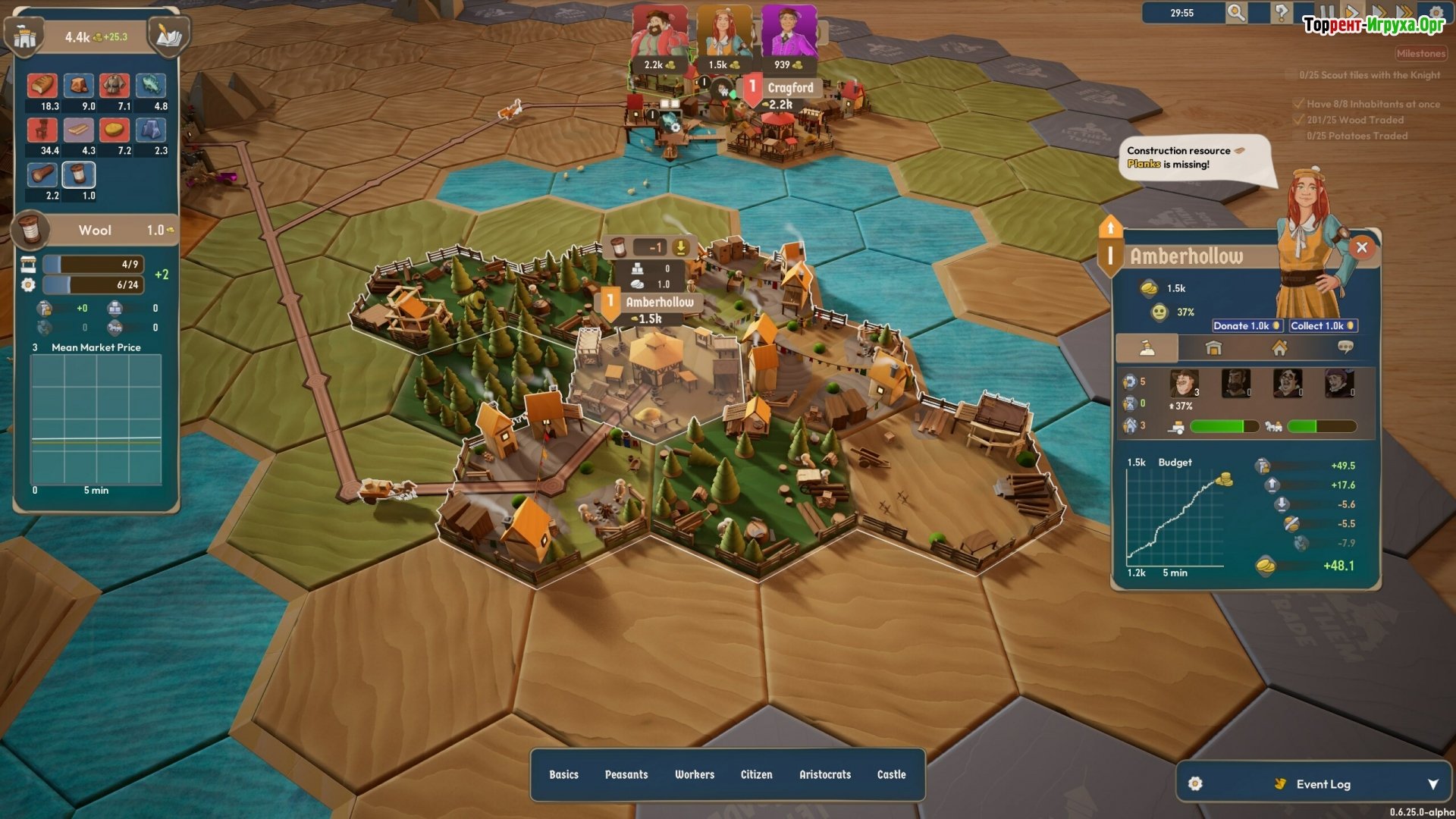Open the Citizen build category
Screen dimensions: 1456x819
click(x=756, y=774)
